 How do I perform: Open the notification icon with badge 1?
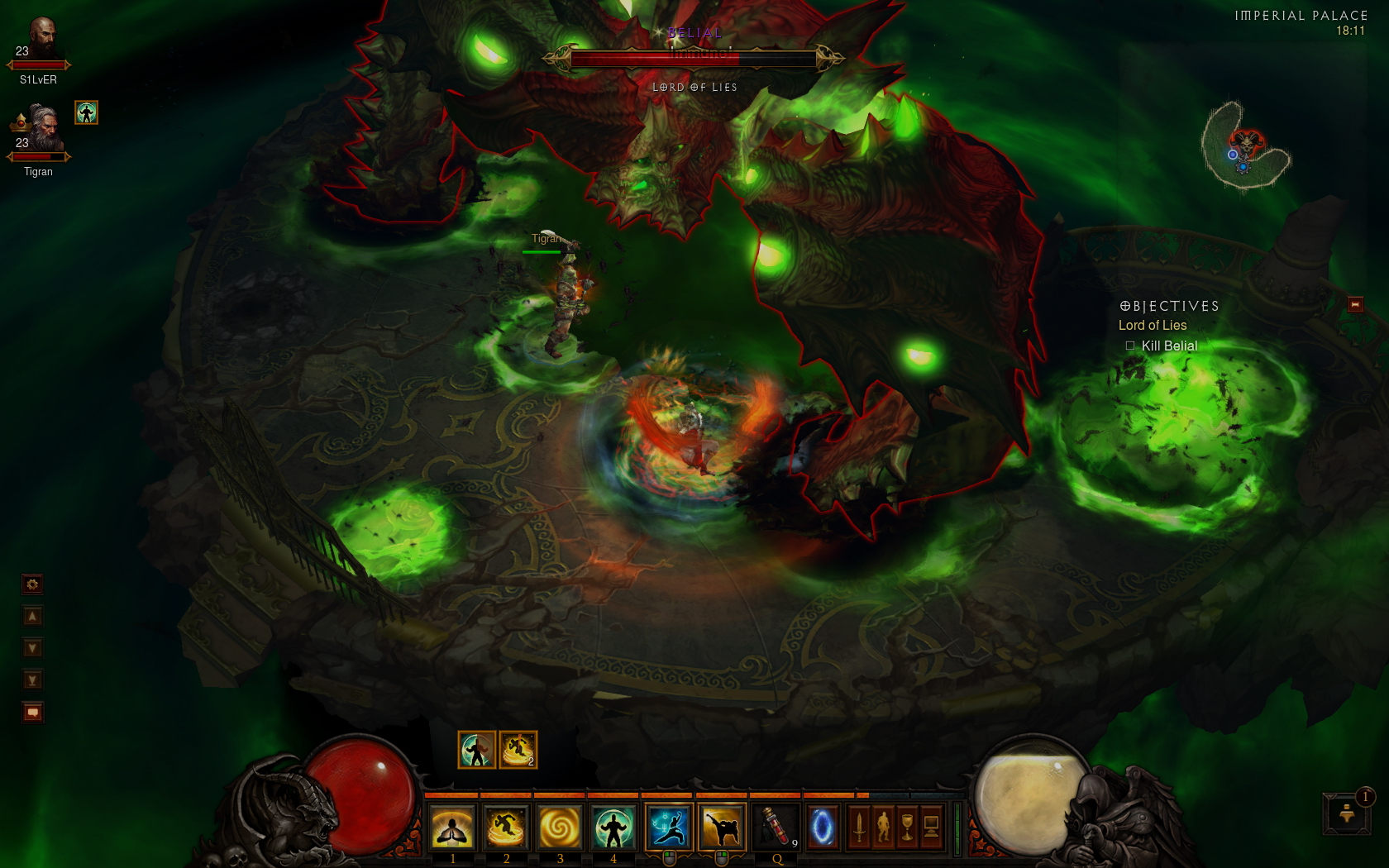click(1347, 813)
